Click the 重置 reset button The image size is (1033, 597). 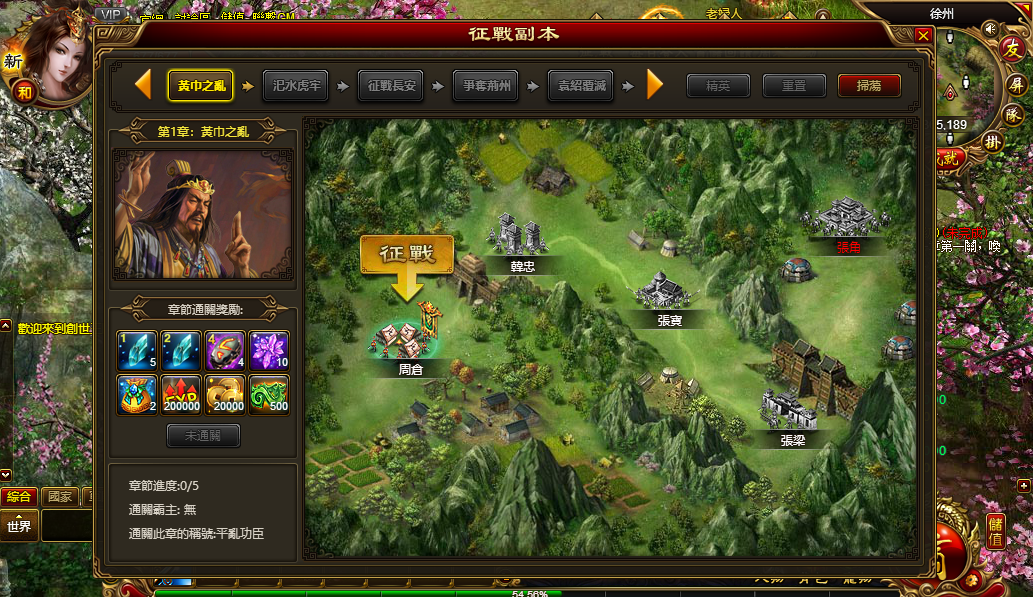[794, 86]
